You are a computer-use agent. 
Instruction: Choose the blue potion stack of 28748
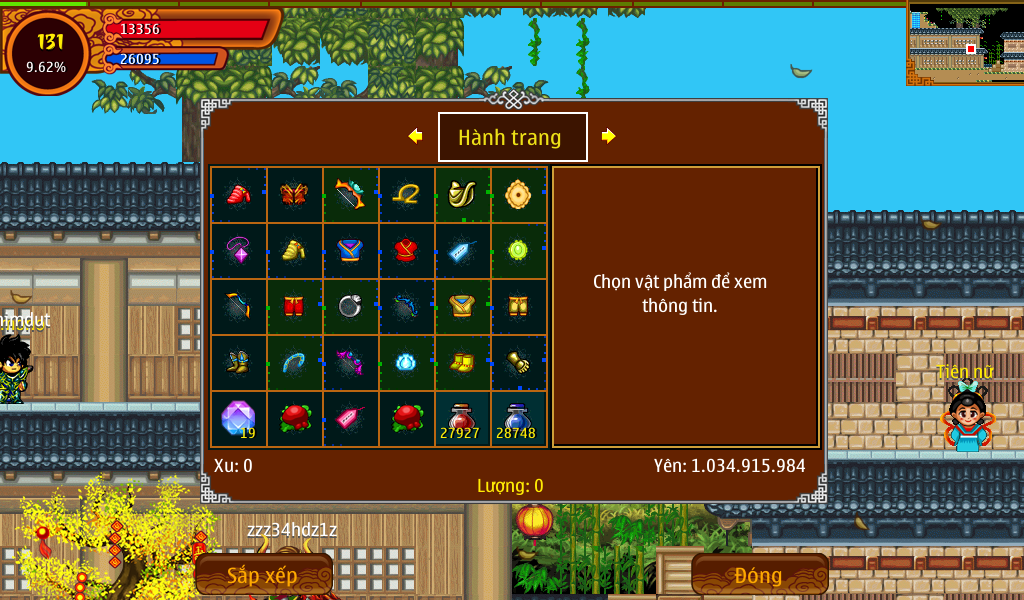point(518,418)
